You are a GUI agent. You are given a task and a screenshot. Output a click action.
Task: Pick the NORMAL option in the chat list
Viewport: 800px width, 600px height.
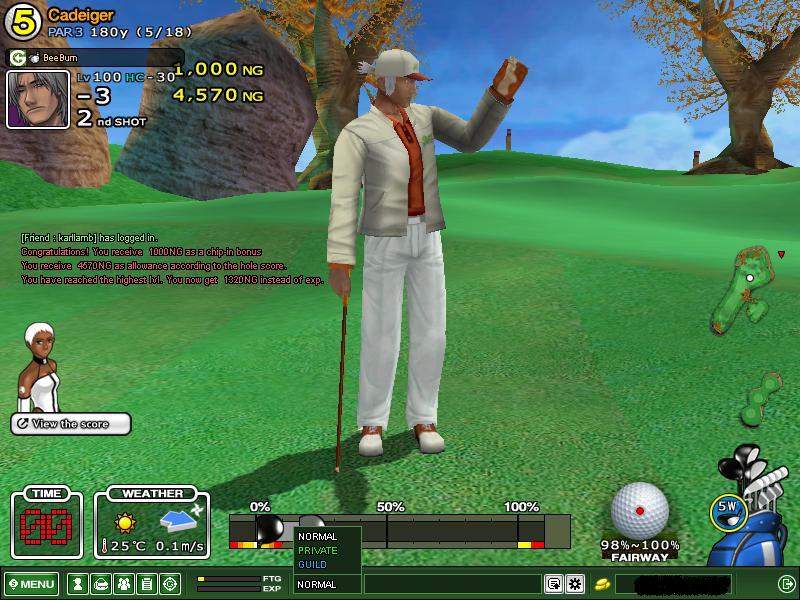pyautogui.click(x=318, y=537)
